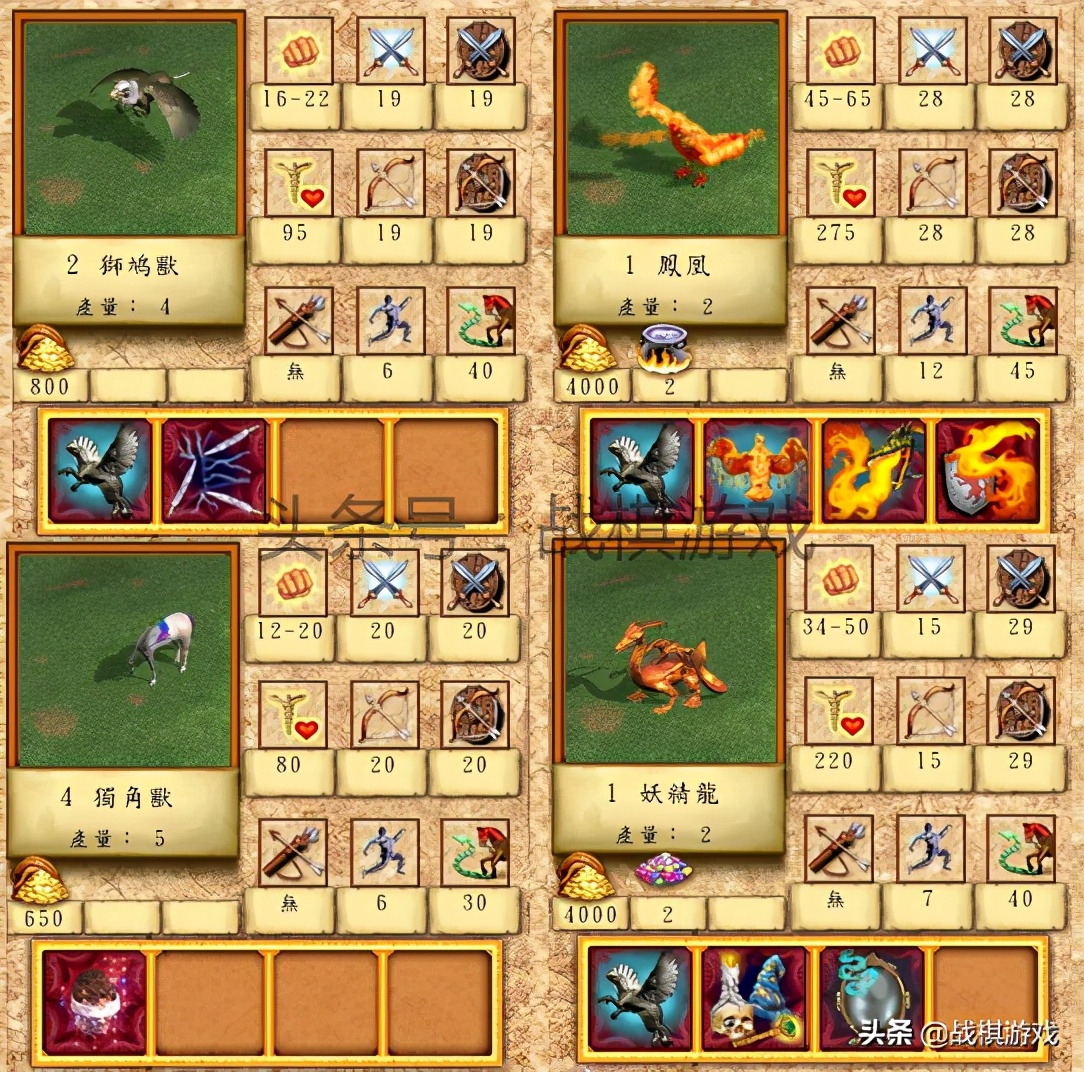Screen dimensions: 1084x1072
Task: Click the fire breath dragon ability icon
Action: coord(871,470)
